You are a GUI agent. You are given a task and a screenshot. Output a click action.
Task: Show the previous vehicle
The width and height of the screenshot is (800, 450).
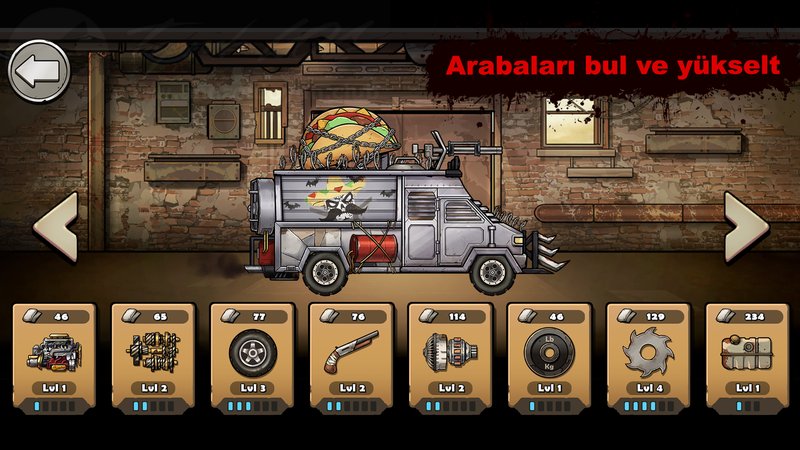[56, 227]
